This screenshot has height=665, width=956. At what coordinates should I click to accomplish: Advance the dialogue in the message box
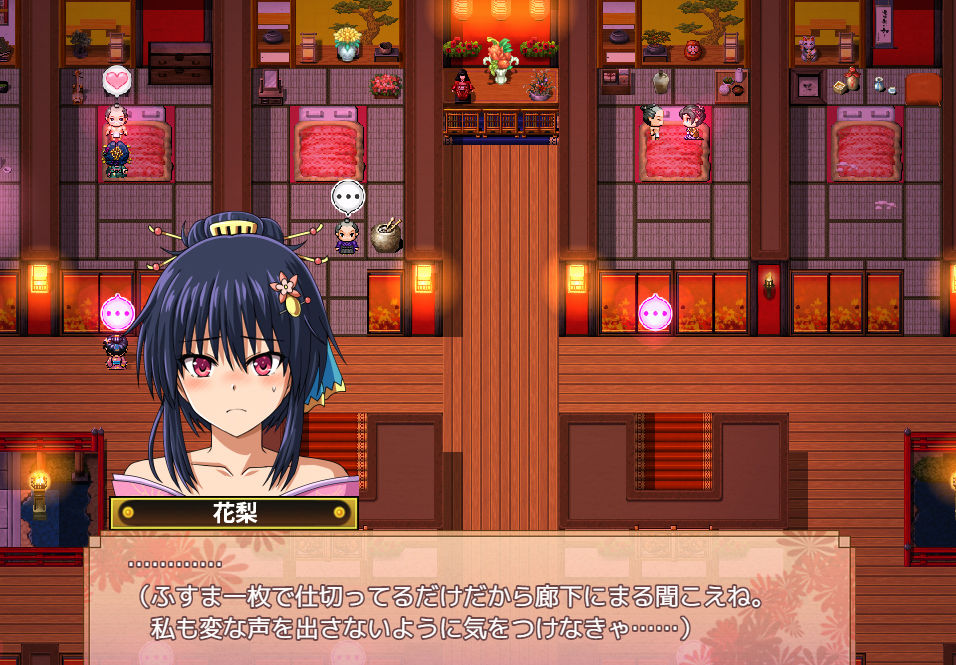[470, 600]
